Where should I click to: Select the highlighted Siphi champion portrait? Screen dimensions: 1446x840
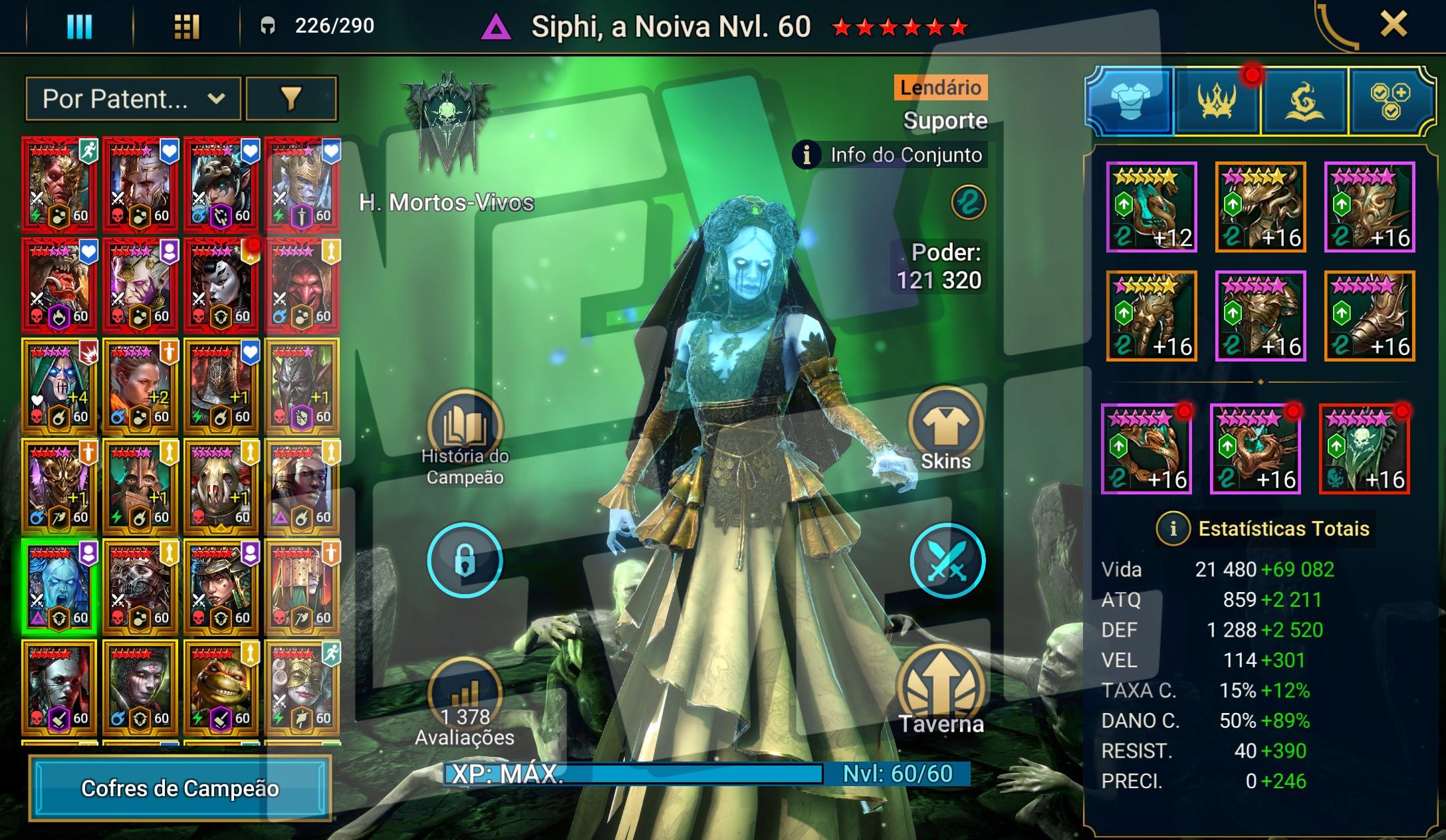click(59, 587)
